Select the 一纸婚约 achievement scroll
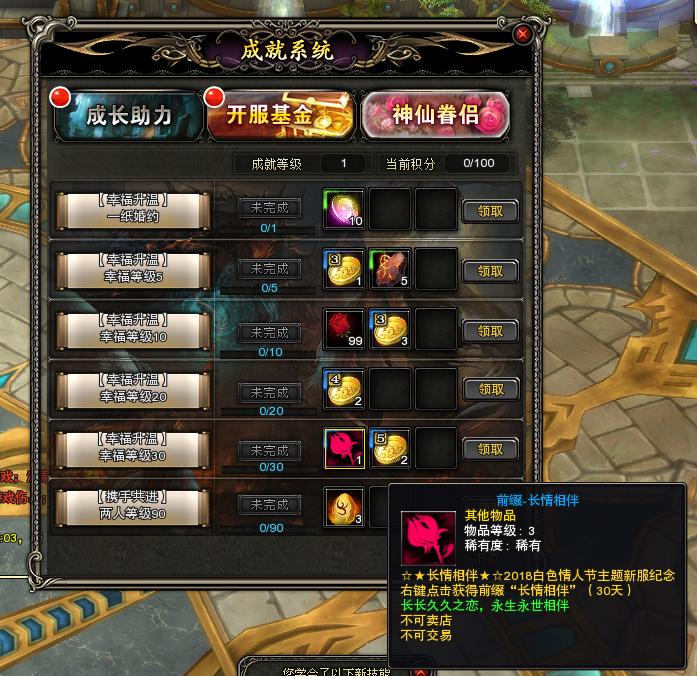The height and width of the screenshot is (676, 697). click(x=133, y=209)
